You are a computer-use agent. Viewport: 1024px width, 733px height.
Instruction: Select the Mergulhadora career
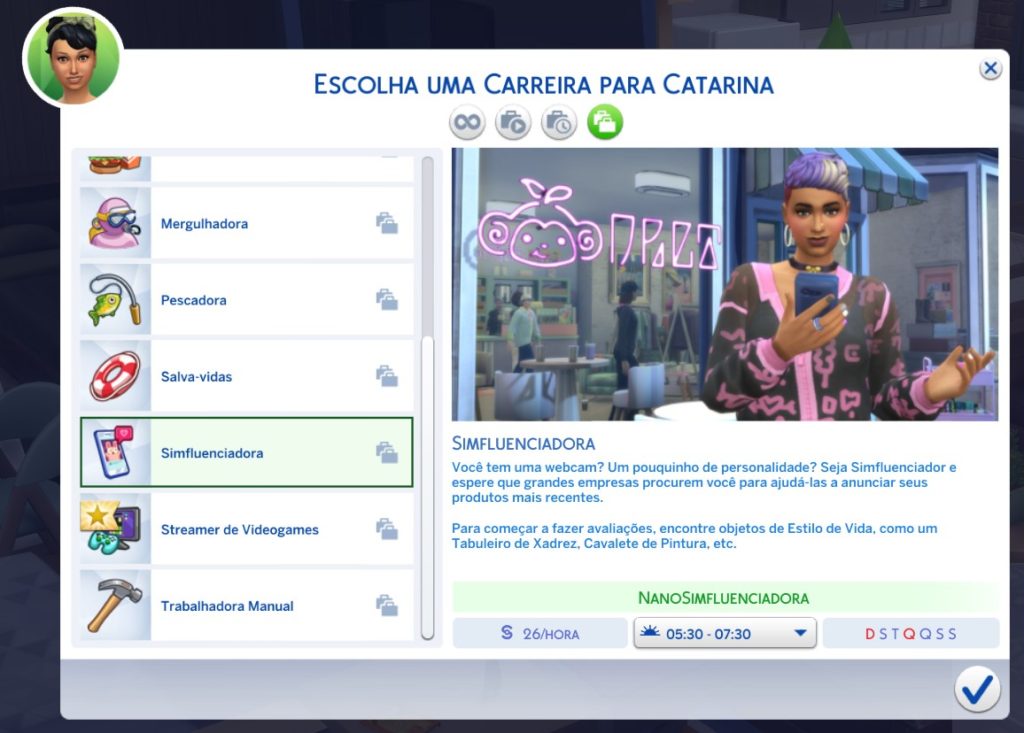(246, 224)
